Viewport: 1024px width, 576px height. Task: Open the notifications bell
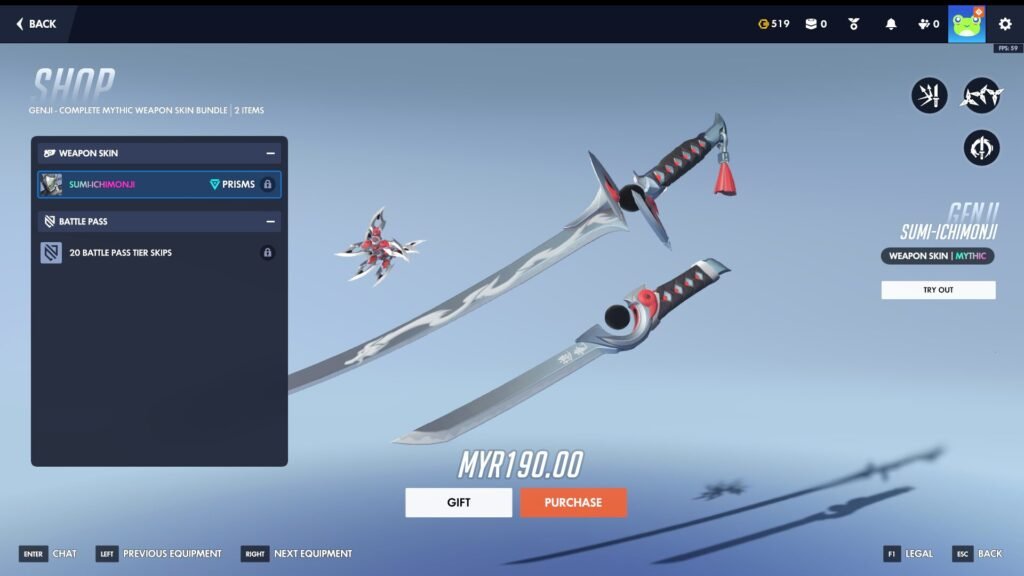tap(891, 24)
